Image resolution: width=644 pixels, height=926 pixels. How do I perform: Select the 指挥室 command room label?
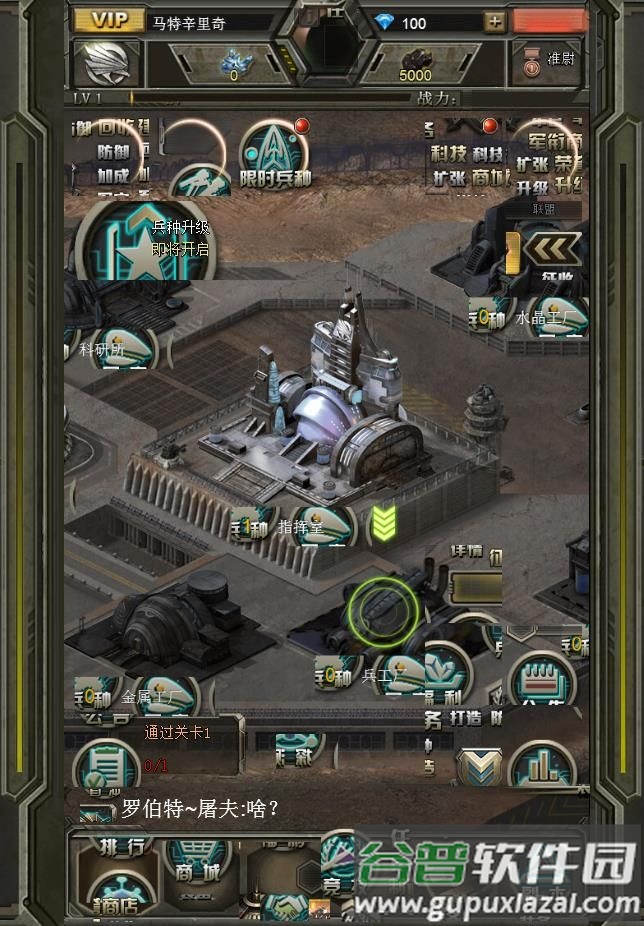[x=300, y=528]
